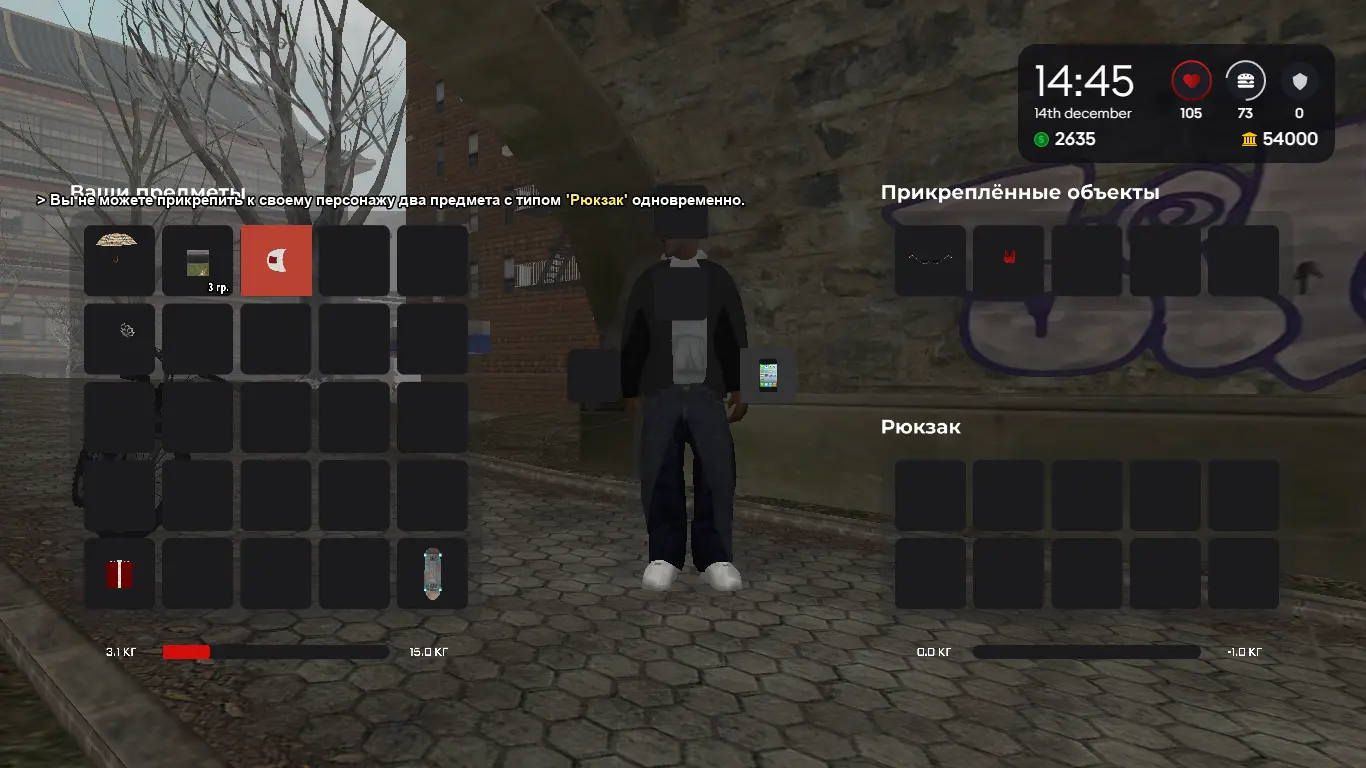Image resolution: width=1366 pixels, height=768 pixels.
Task: Open the smartphone slot beside the character
Action: click(x=768, y=376)
